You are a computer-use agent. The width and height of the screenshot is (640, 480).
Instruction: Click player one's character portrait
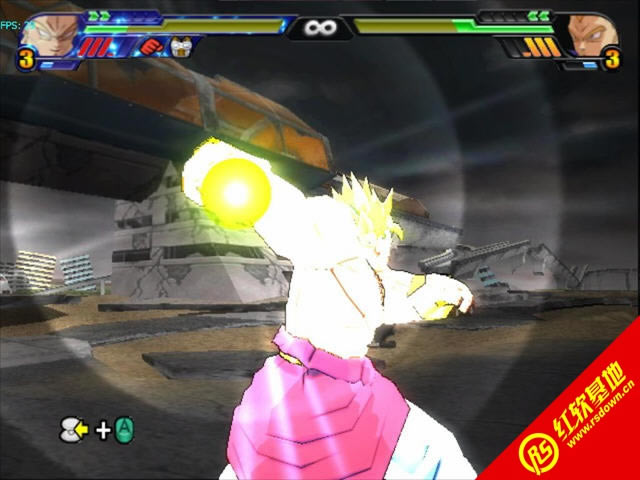pos(47,33)
